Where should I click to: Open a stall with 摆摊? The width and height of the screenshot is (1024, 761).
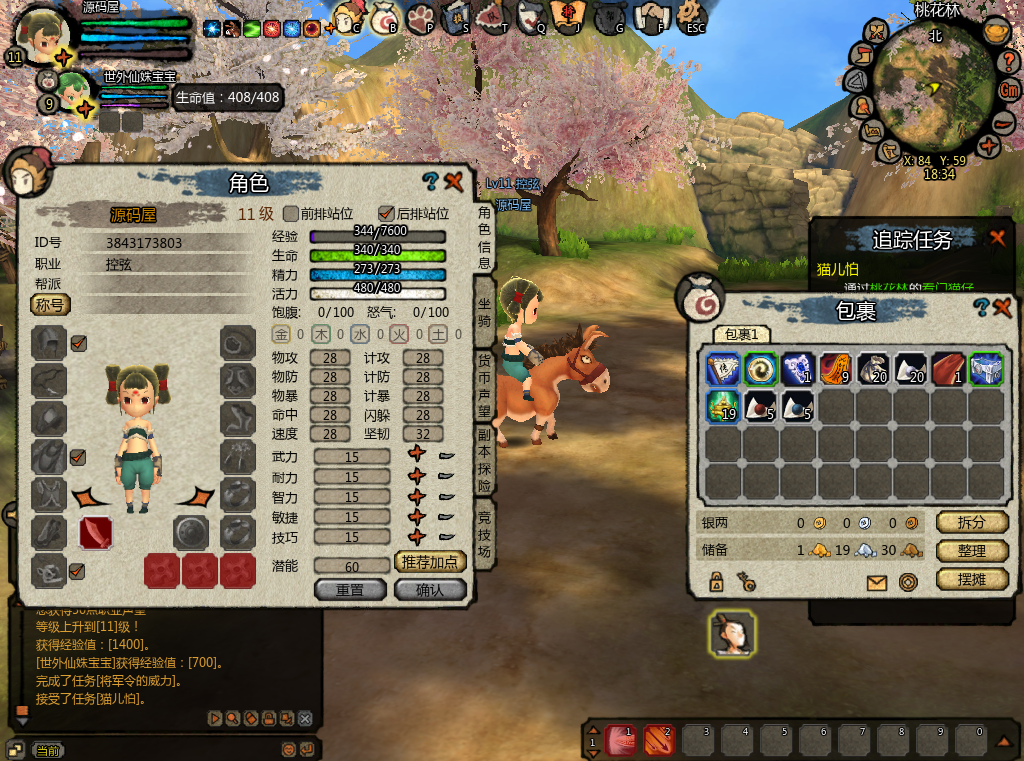(x=972, y=579)
